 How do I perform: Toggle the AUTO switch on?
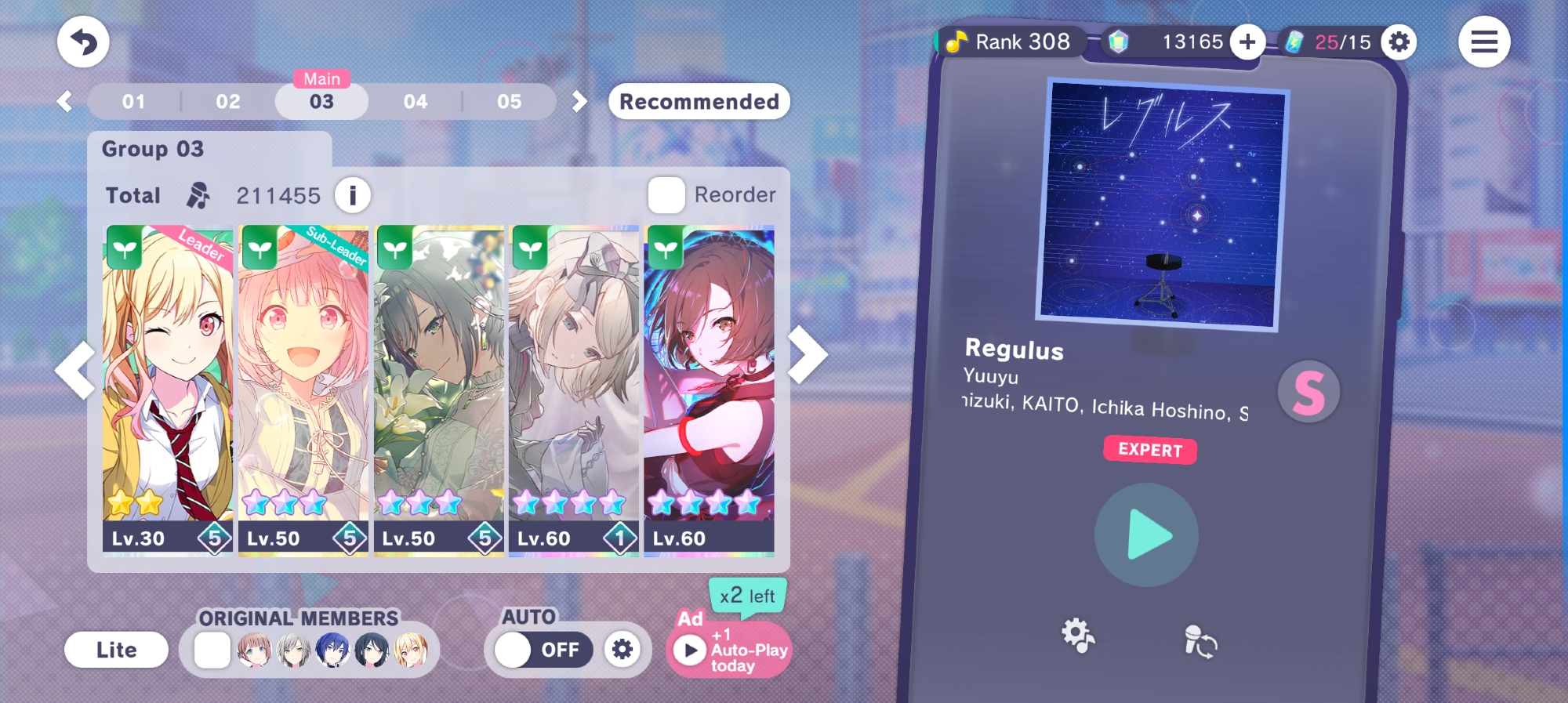[x=539, y=650]
